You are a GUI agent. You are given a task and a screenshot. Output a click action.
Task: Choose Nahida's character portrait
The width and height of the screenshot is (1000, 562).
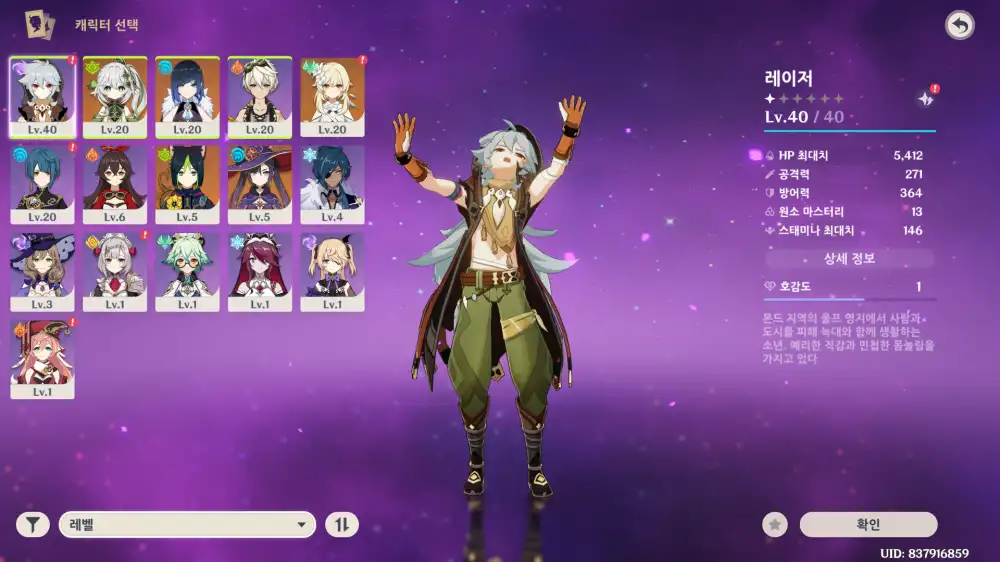115,97
